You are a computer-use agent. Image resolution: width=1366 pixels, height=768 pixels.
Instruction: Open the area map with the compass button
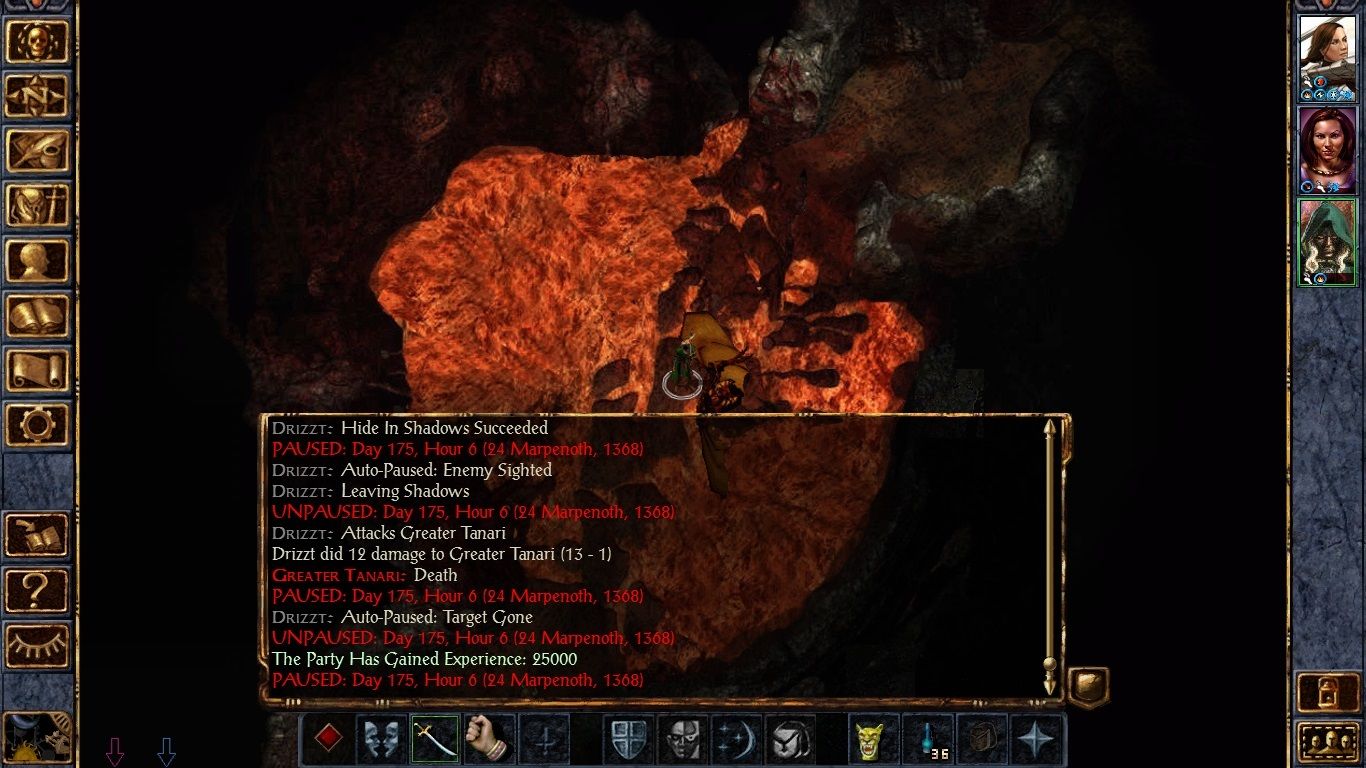38,96
